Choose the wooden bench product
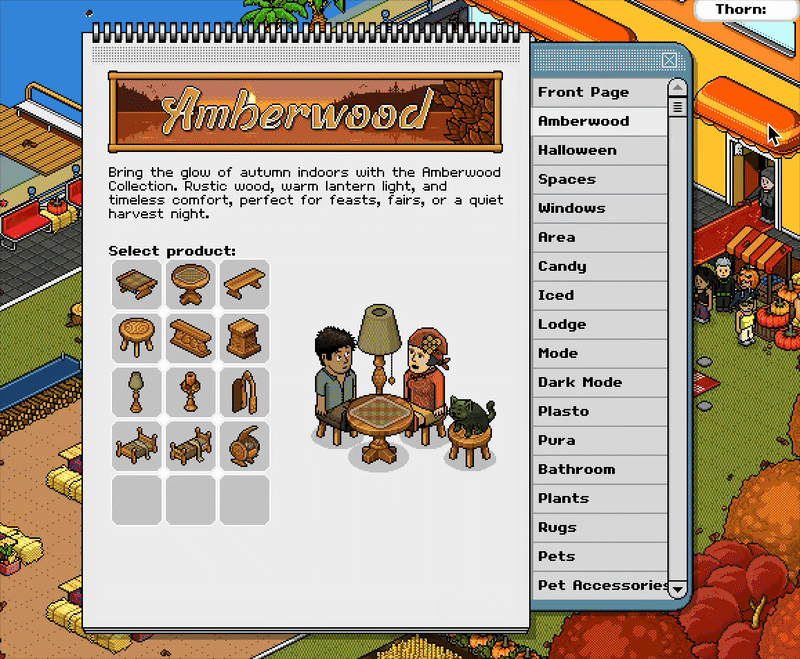The image size is (800, 659). 245,284
